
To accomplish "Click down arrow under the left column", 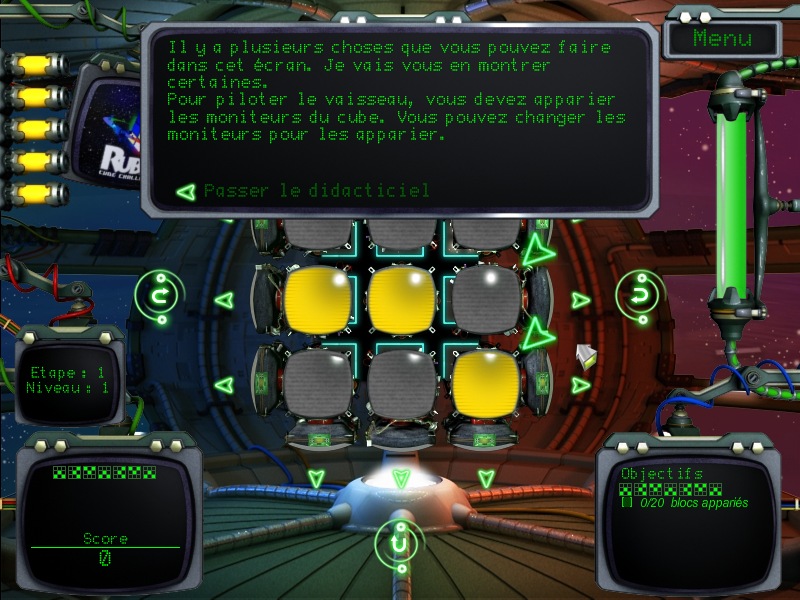I will coord(316,478).
